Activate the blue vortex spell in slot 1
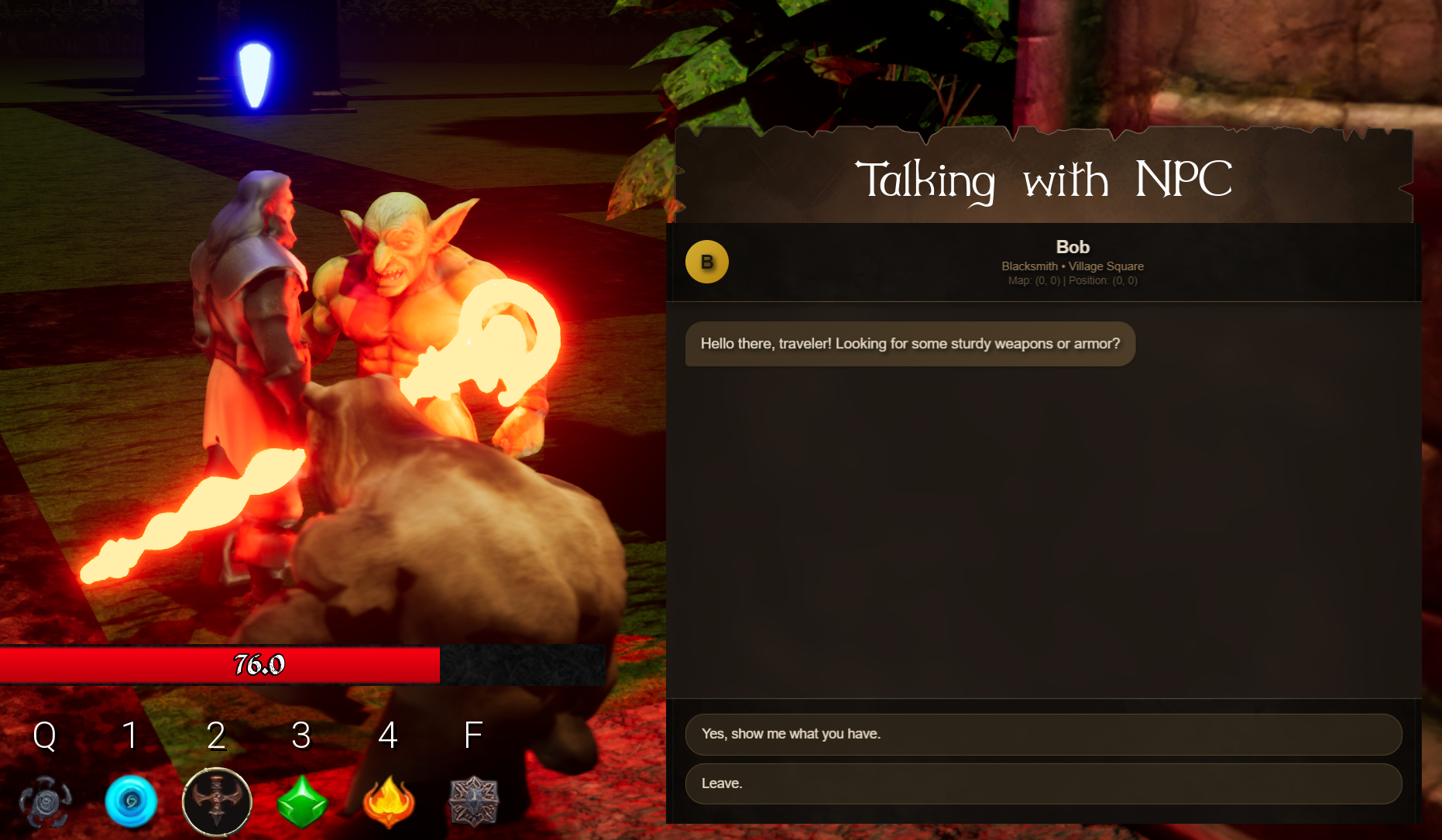Screen dimensions: 1442x840 click(x=132, y=803)
